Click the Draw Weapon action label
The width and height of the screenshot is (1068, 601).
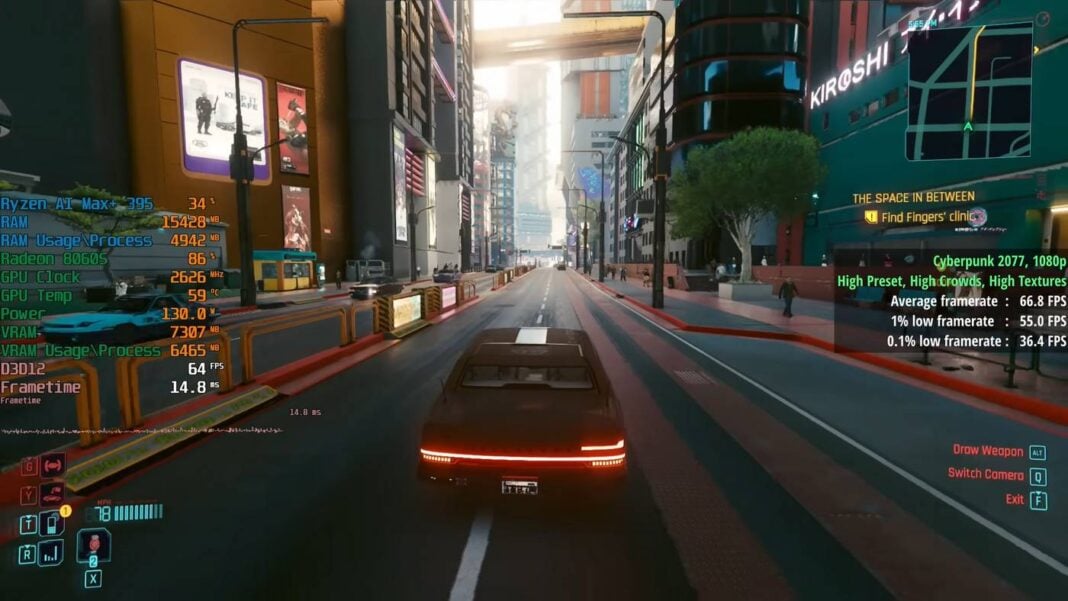[x=988, y=451]
